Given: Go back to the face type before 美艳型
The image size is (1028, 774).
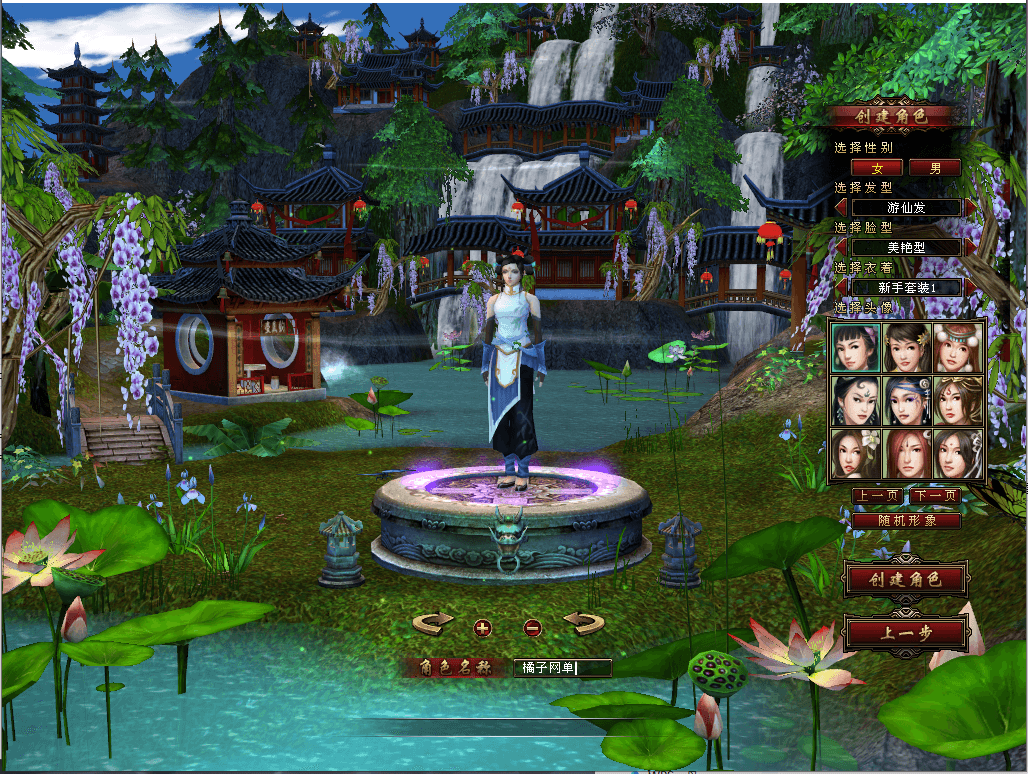Looking at the screenshot, I should pyautogui.click(x=841, y=247).
